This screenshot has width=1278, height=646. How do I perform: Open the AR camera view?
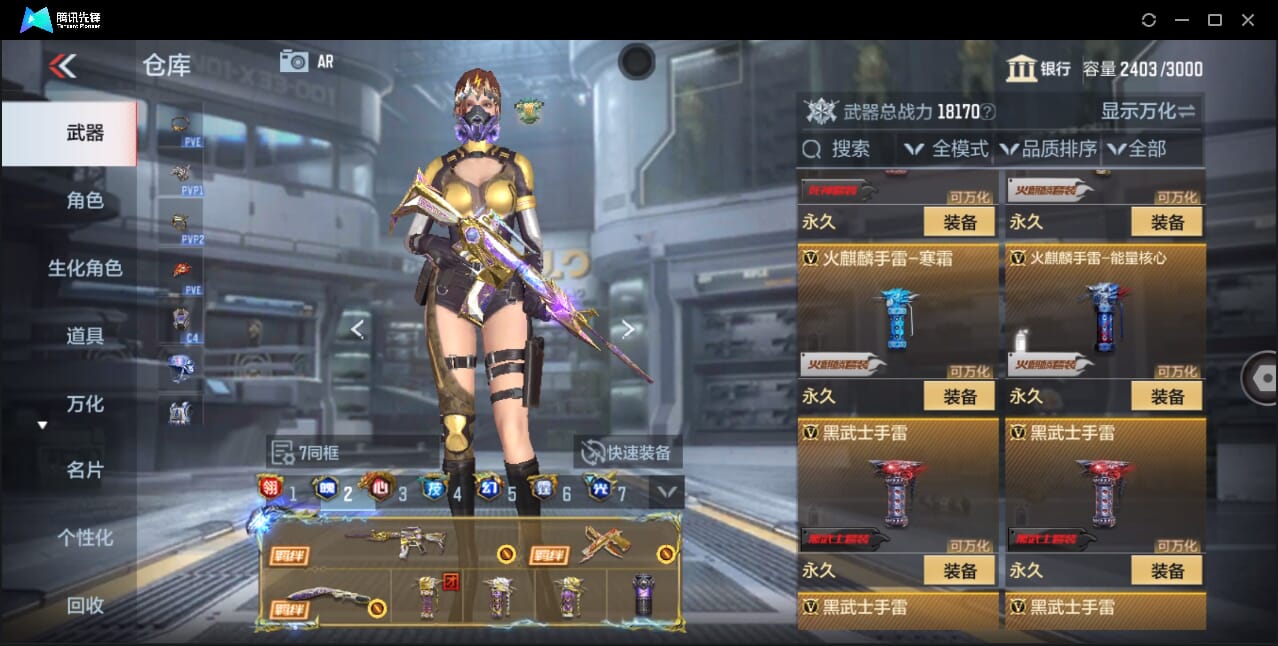click(306, 61)
